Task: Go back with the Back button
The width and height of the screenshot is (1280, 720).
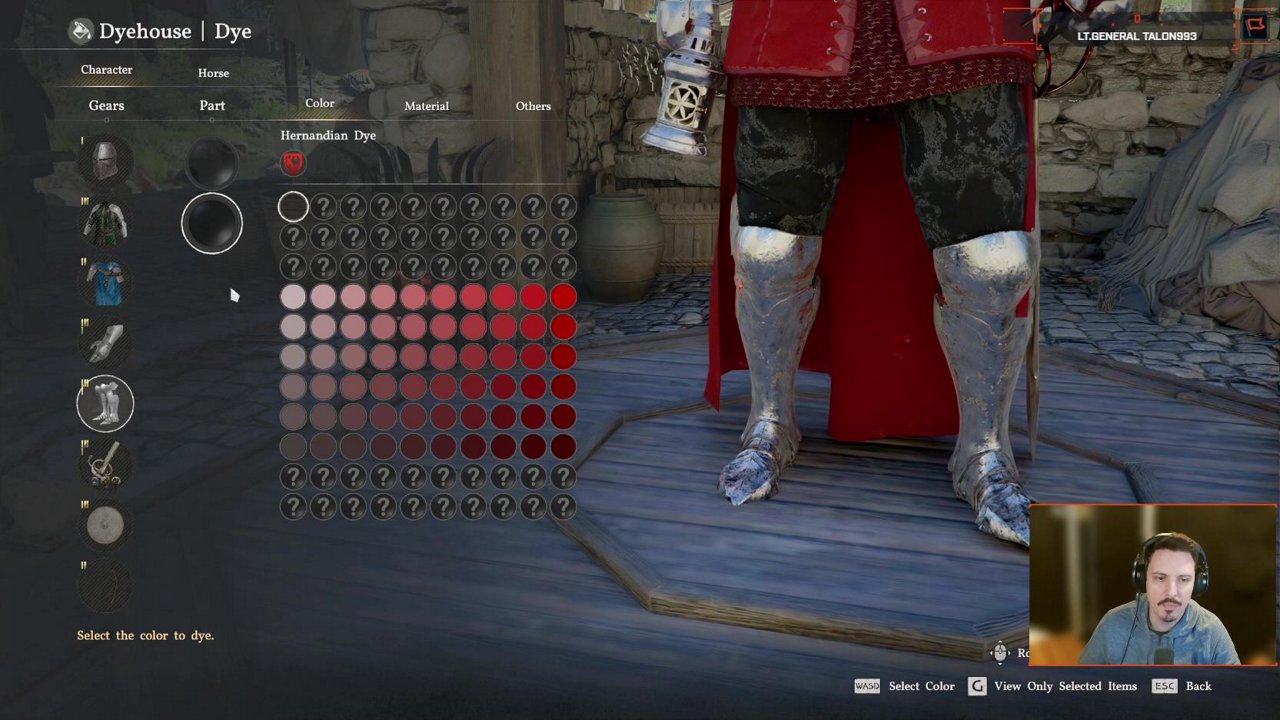Action: (1198, 686)
